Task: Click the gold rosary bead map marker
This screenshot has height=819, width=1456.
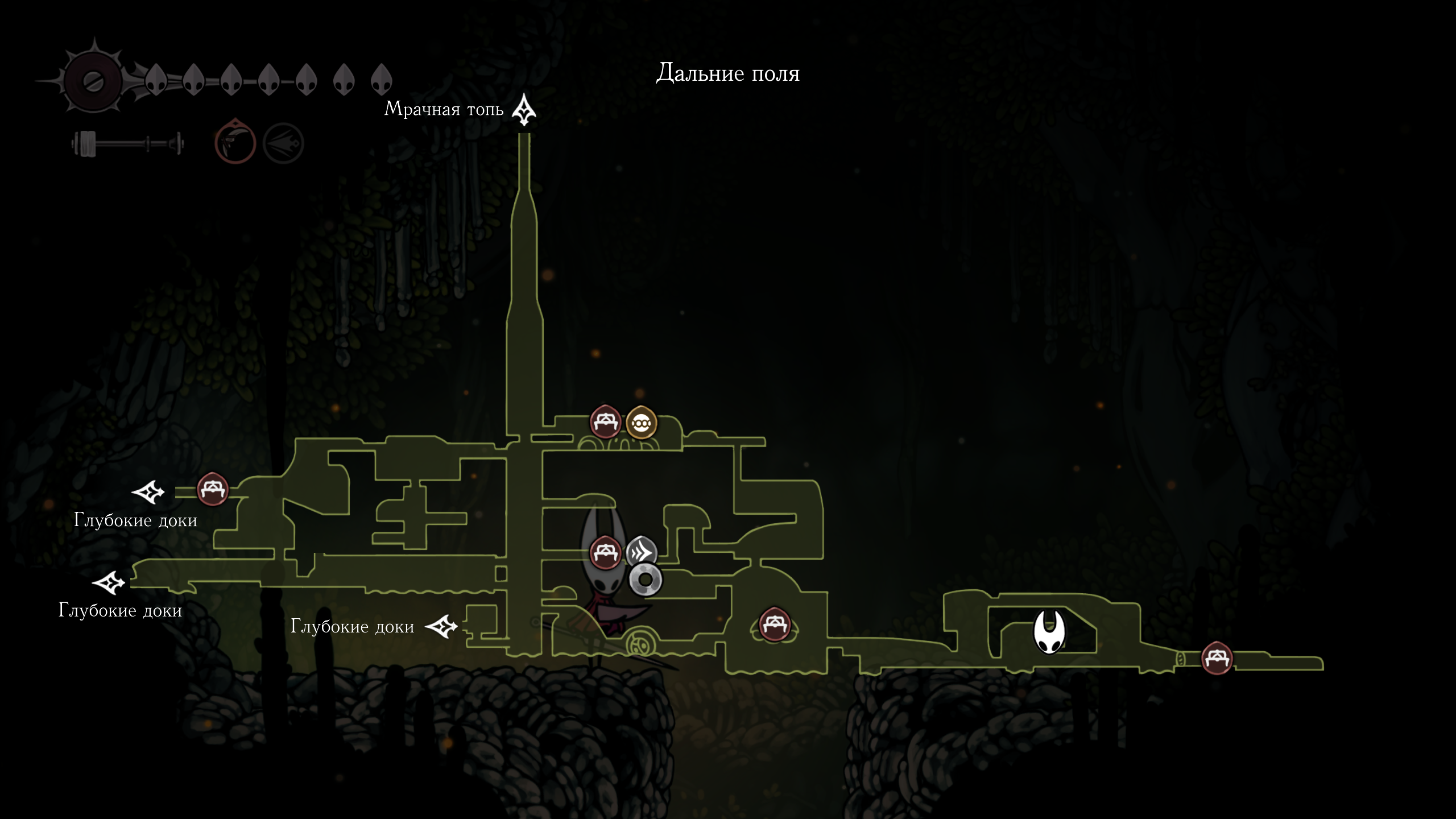Action: point(641,423)
